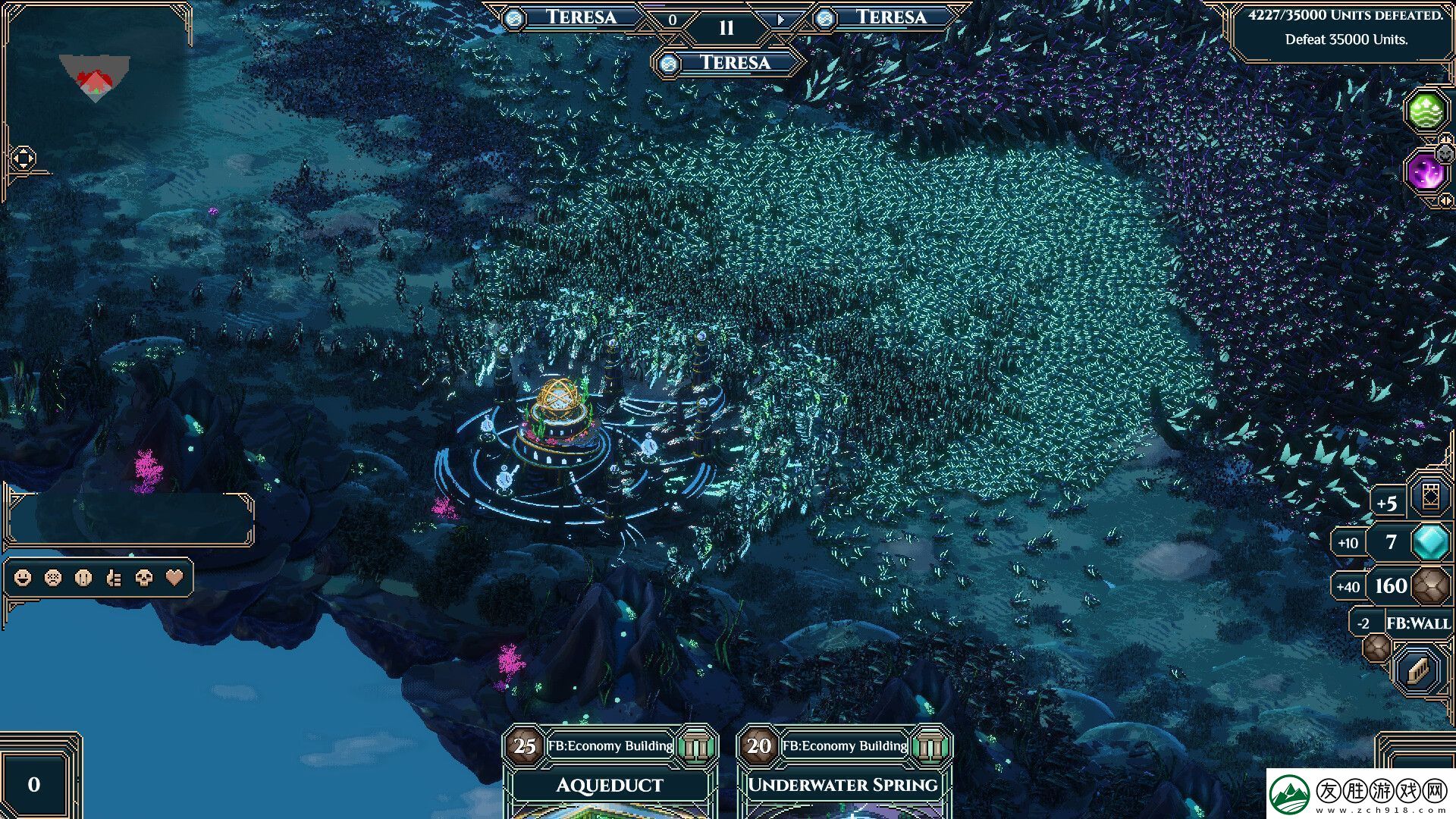Send the thumbs-up emote
Screen dimensions: 1456x819
tap(114, 578)
